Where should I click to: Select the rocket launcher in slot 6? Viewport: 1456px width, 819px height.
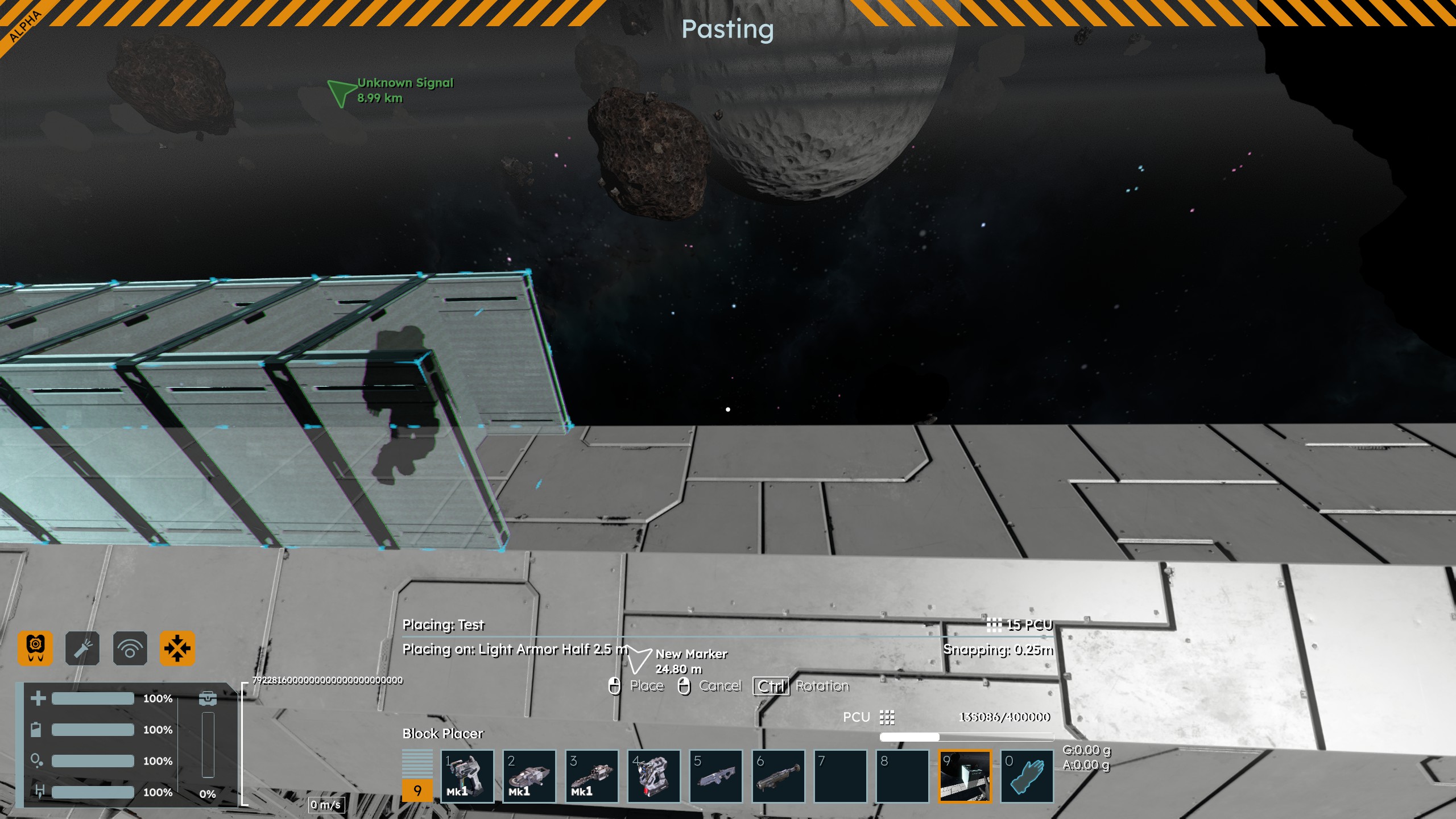778,776
